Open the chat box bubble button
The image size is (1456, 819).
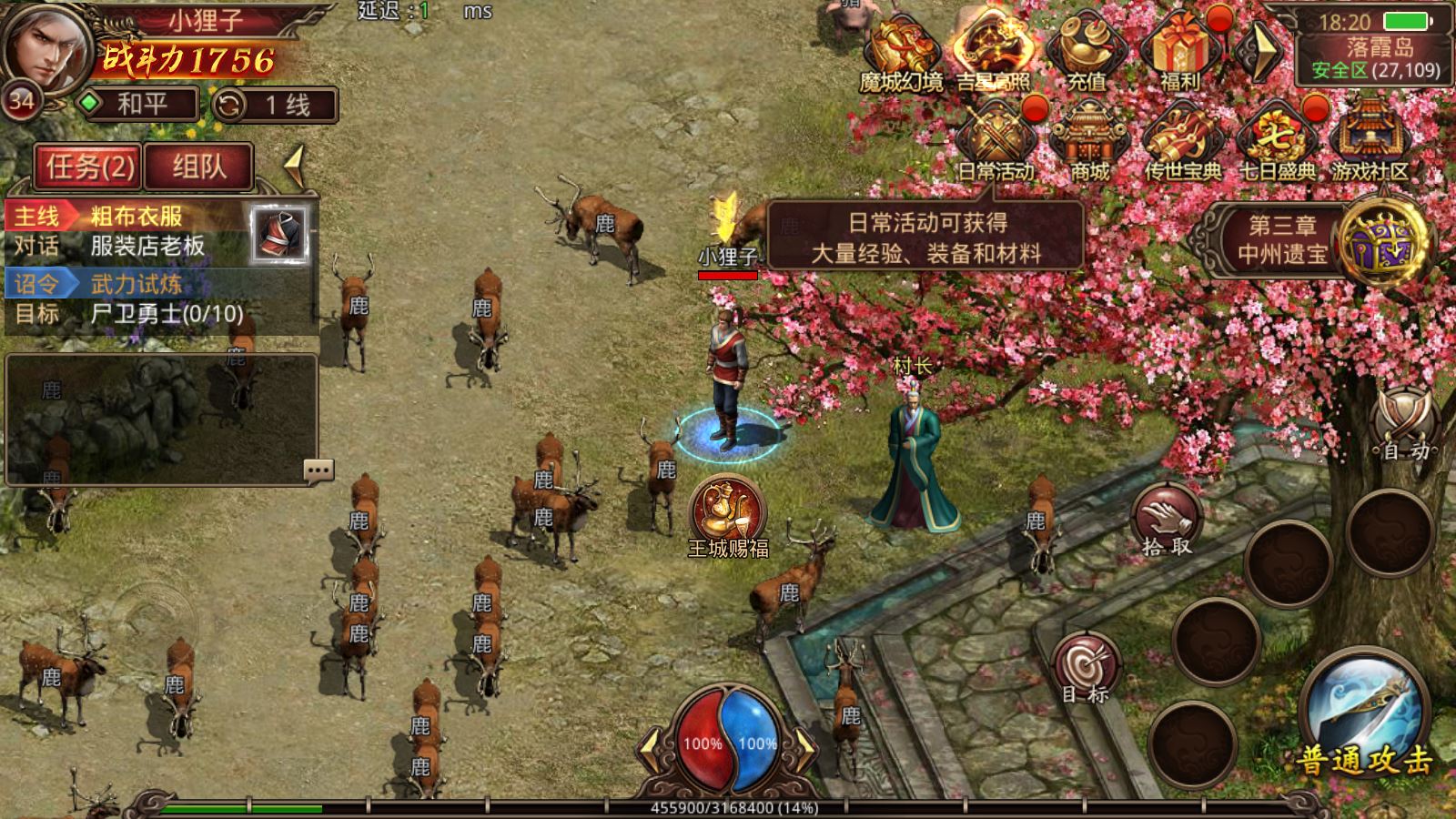pos(318,470)
